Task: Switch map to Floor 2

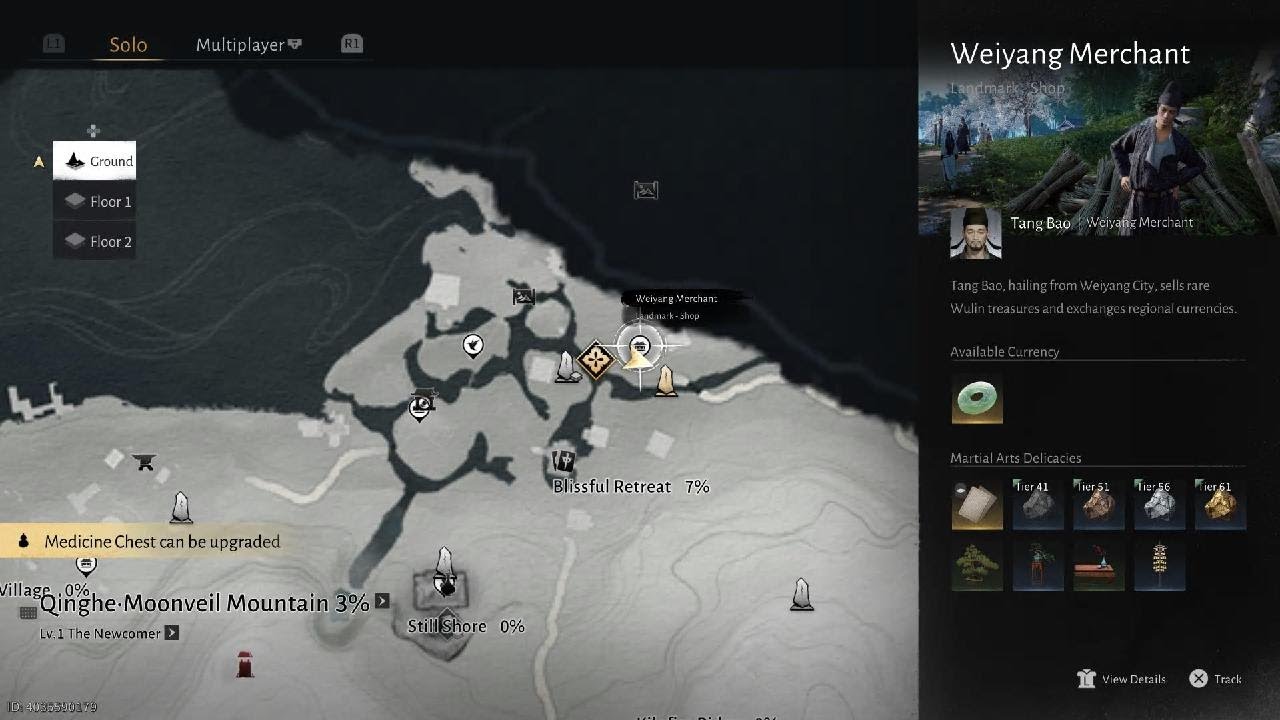Action: tap(95, 242)
